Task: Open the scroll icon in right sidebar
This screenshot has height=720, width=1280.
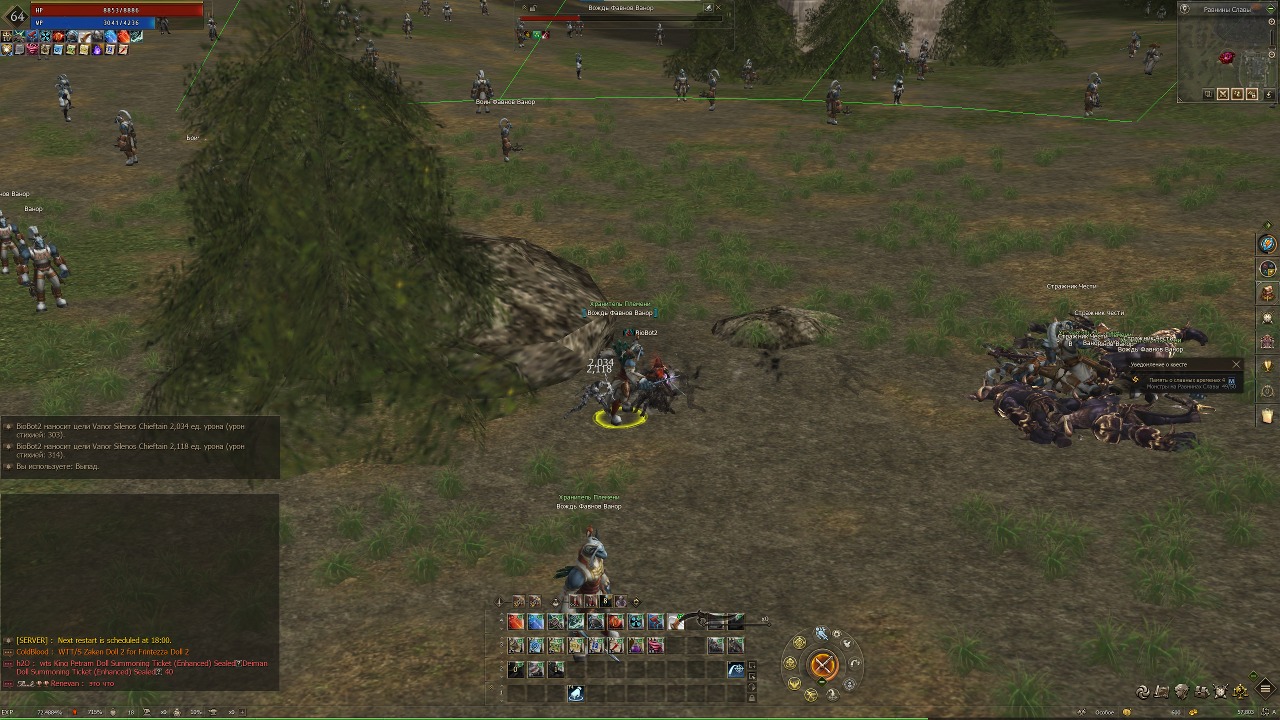Action: tap(1268, 415)
